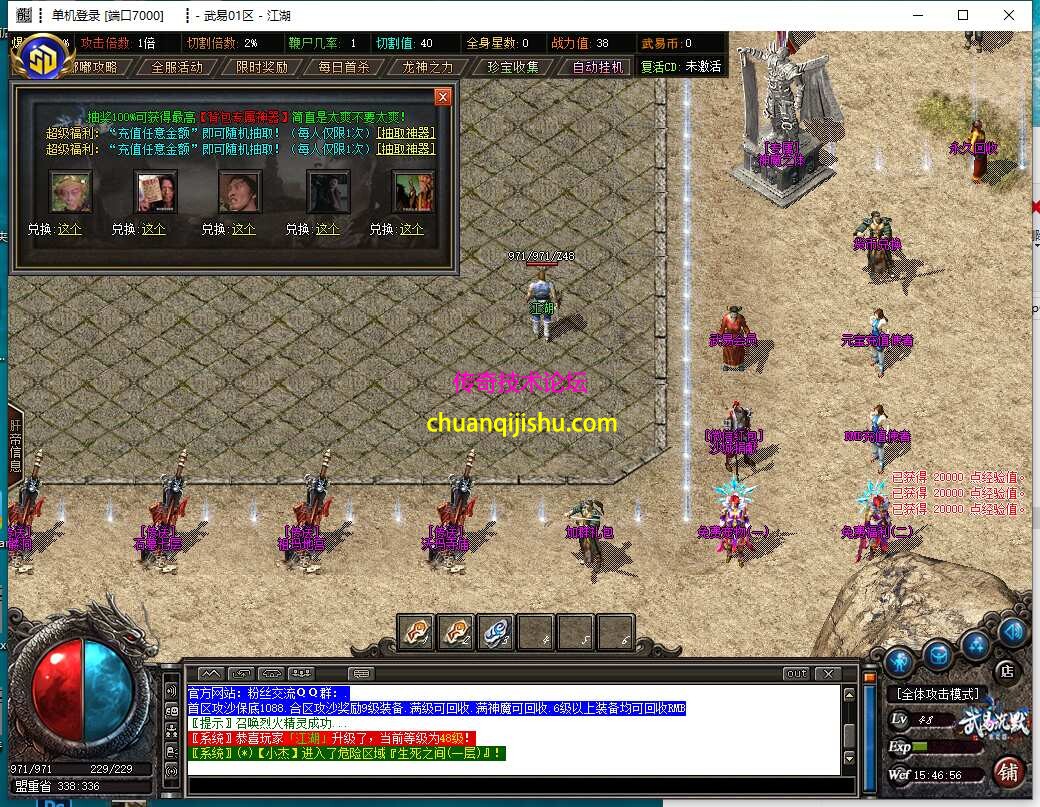Toggle the sound speaker icon
Image resolution: width=1040 pixels, height=807 pixels.
1011,632
